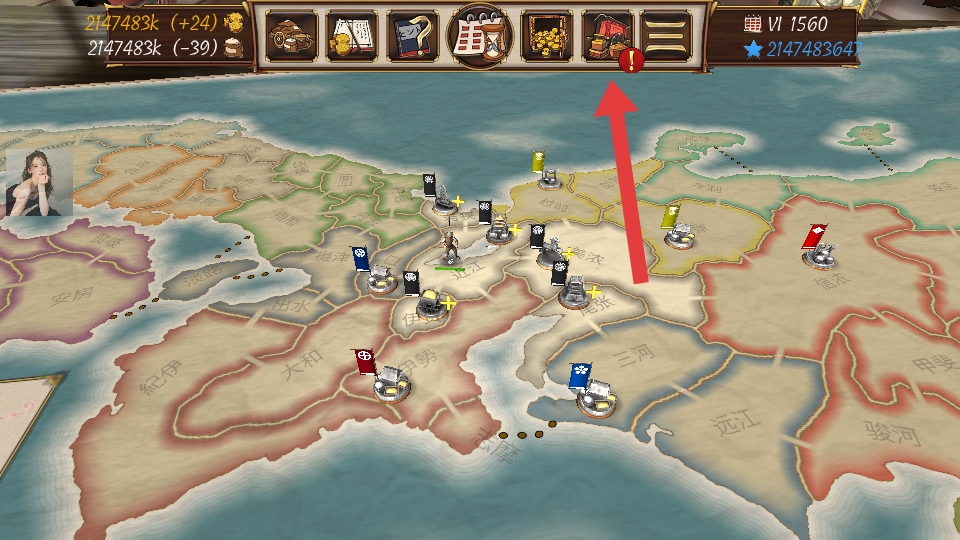The width and height of the screenshot is (960, 540).
Task: Open the red cart icon with alert badge
Action: click(607, 37)
